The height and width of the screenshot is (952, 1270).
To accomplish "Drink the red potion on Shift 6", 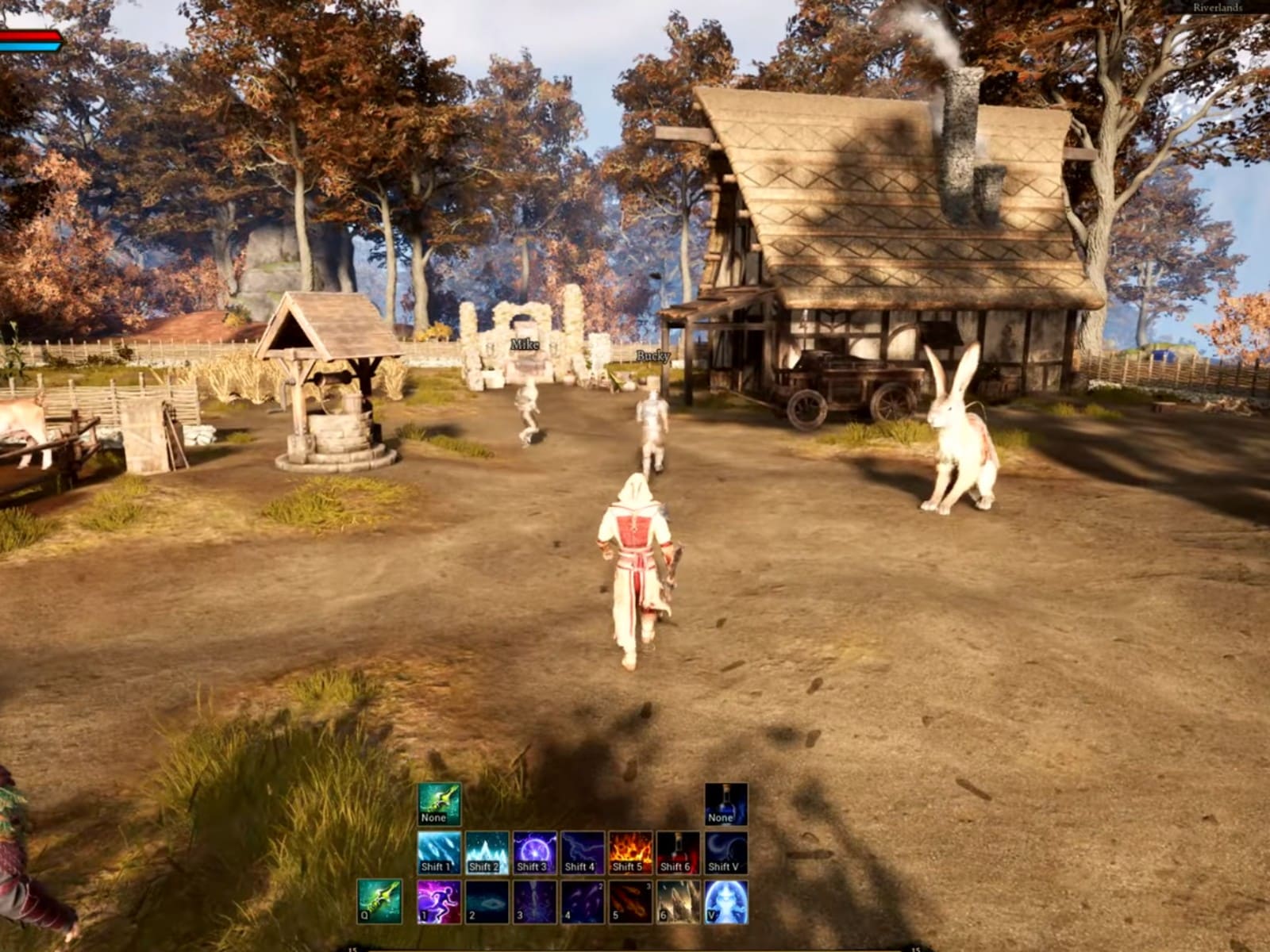I will click(678, 853).
